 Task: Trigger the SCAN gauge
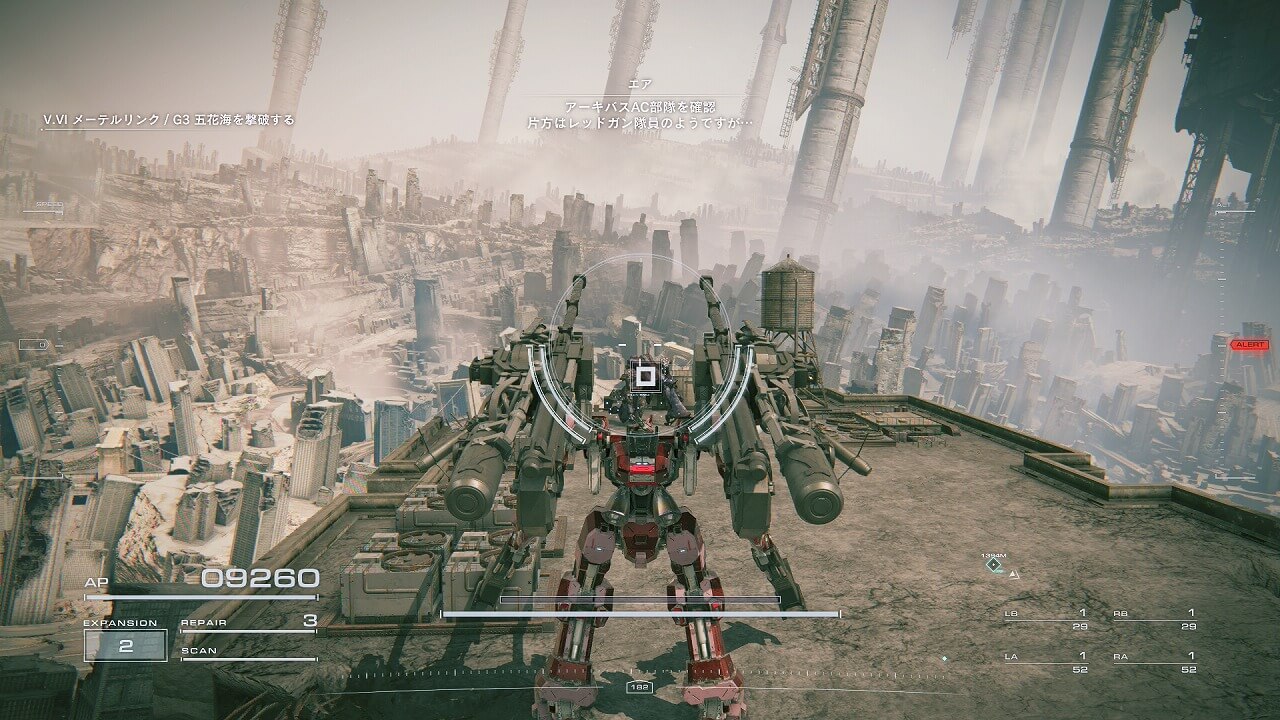click(249, 653)
